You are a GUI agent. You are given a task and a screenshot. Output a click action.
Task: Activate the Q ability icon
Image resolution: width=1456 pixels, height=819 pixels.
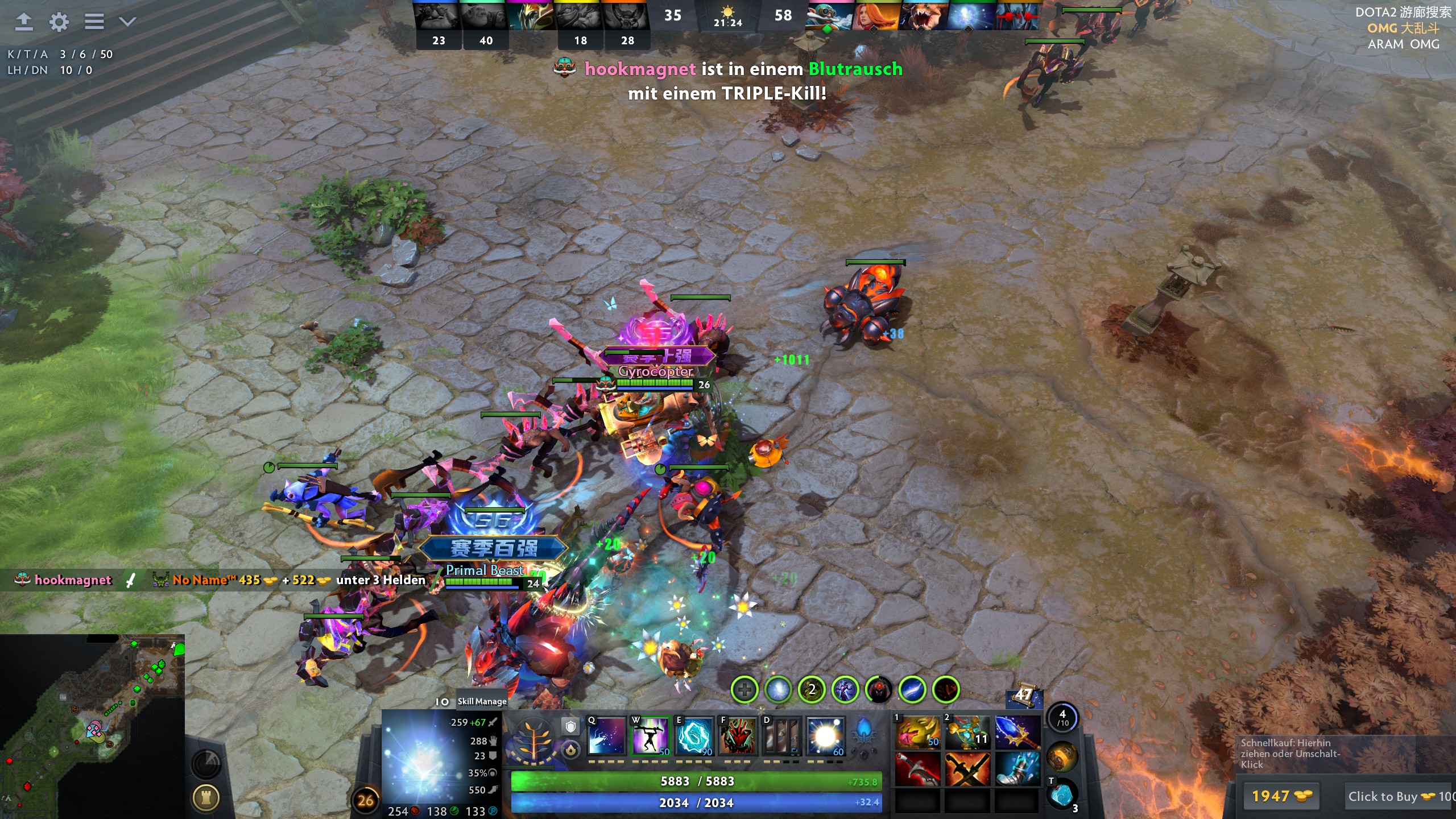click(606, 736)
